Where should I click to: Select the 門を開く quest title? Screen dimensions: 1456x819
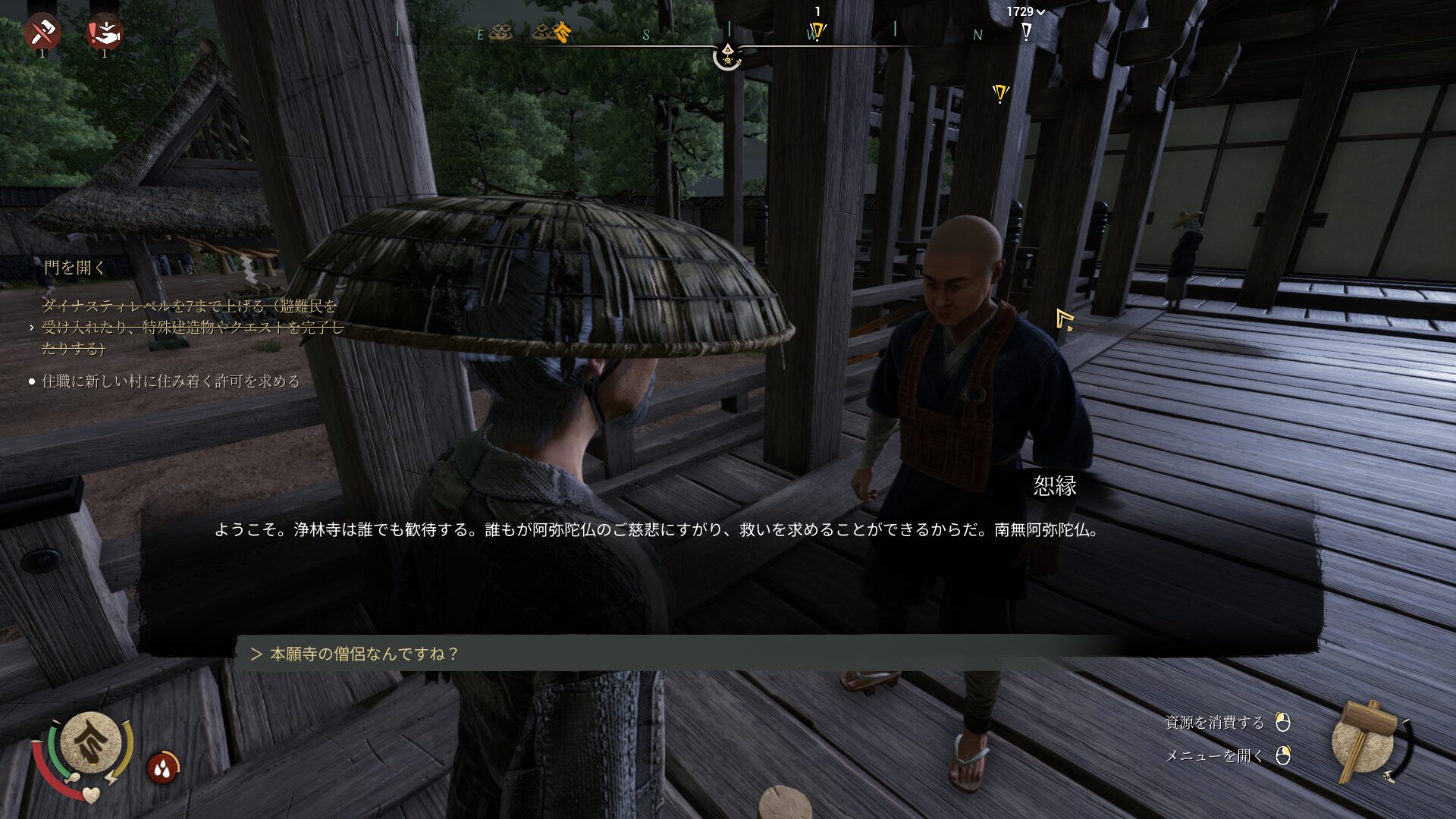pos(74,268)
